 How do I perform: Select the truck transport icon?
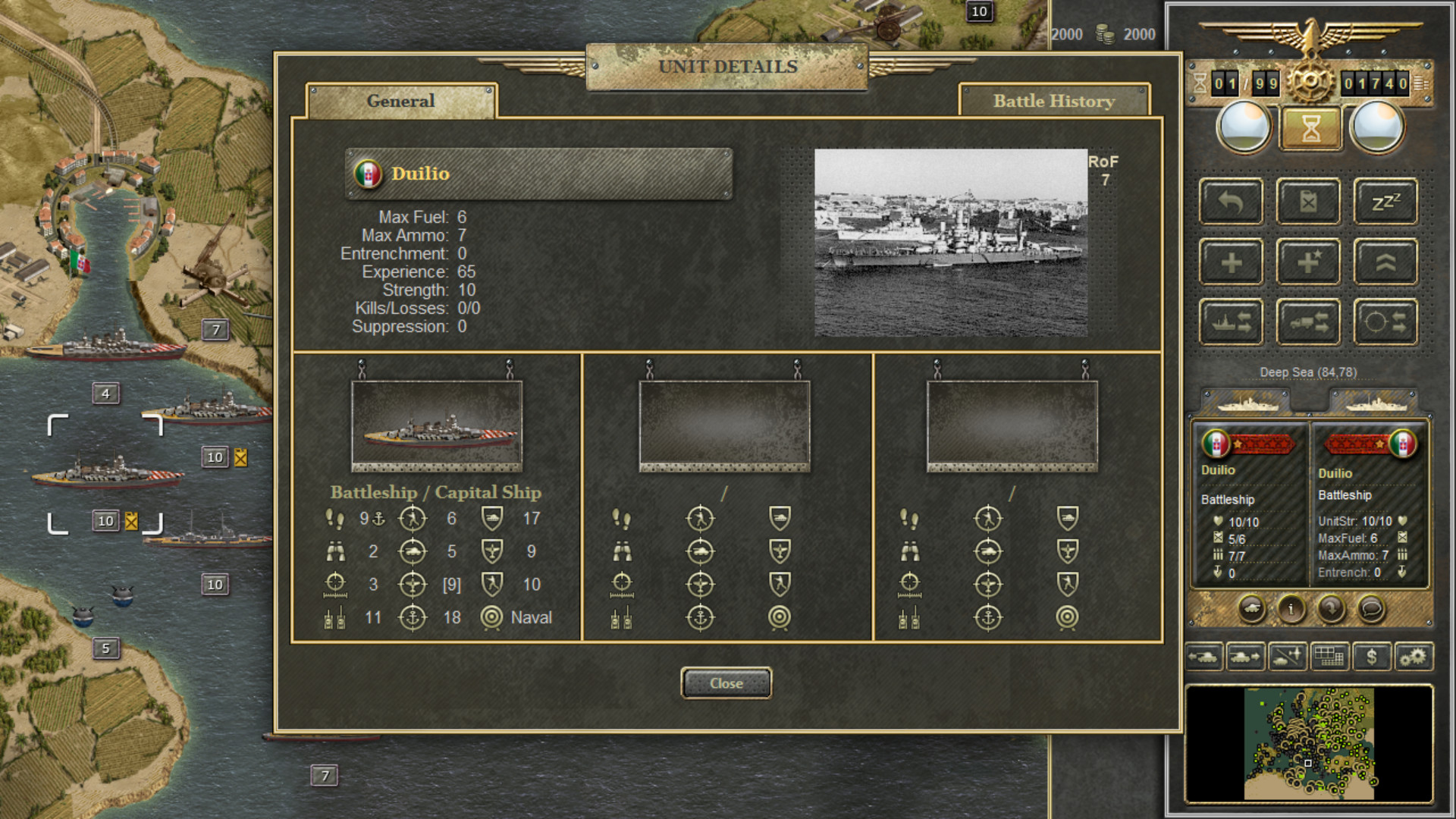1307,320
